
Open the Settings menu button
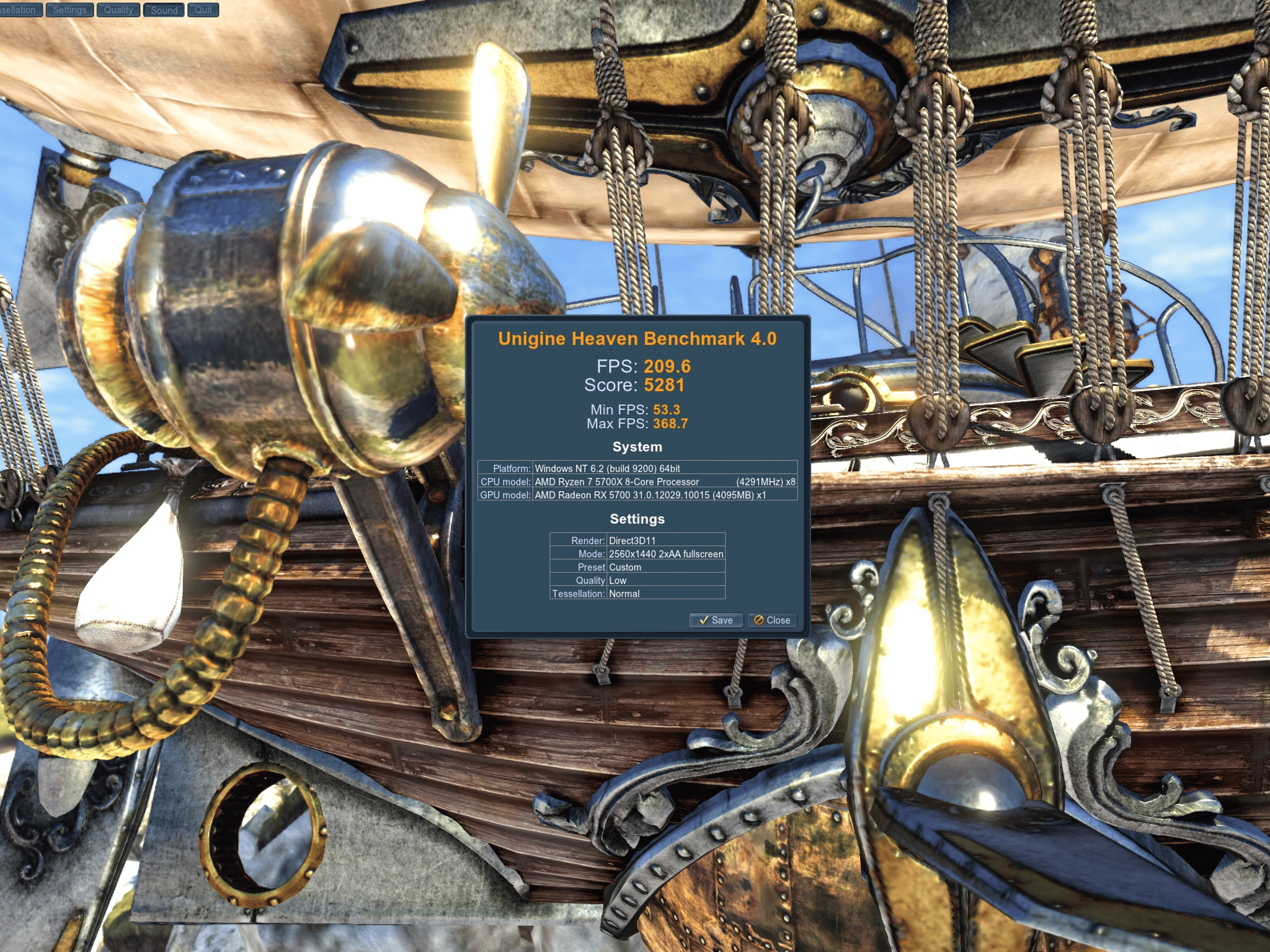point(69,10)
